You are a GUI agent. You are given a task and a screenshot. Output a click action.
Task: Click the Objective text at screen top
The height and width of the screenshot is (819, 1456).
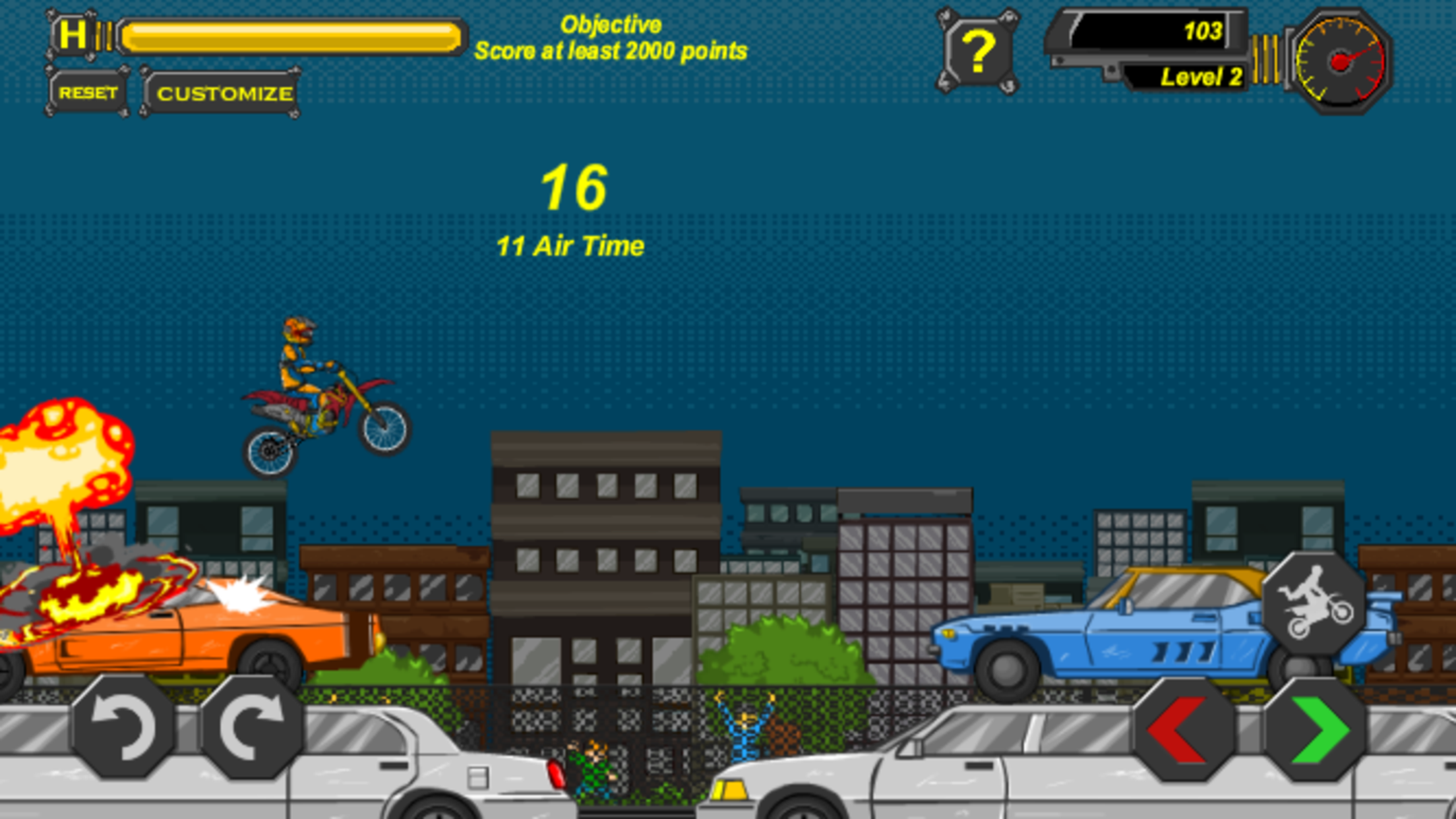(612, 24)
